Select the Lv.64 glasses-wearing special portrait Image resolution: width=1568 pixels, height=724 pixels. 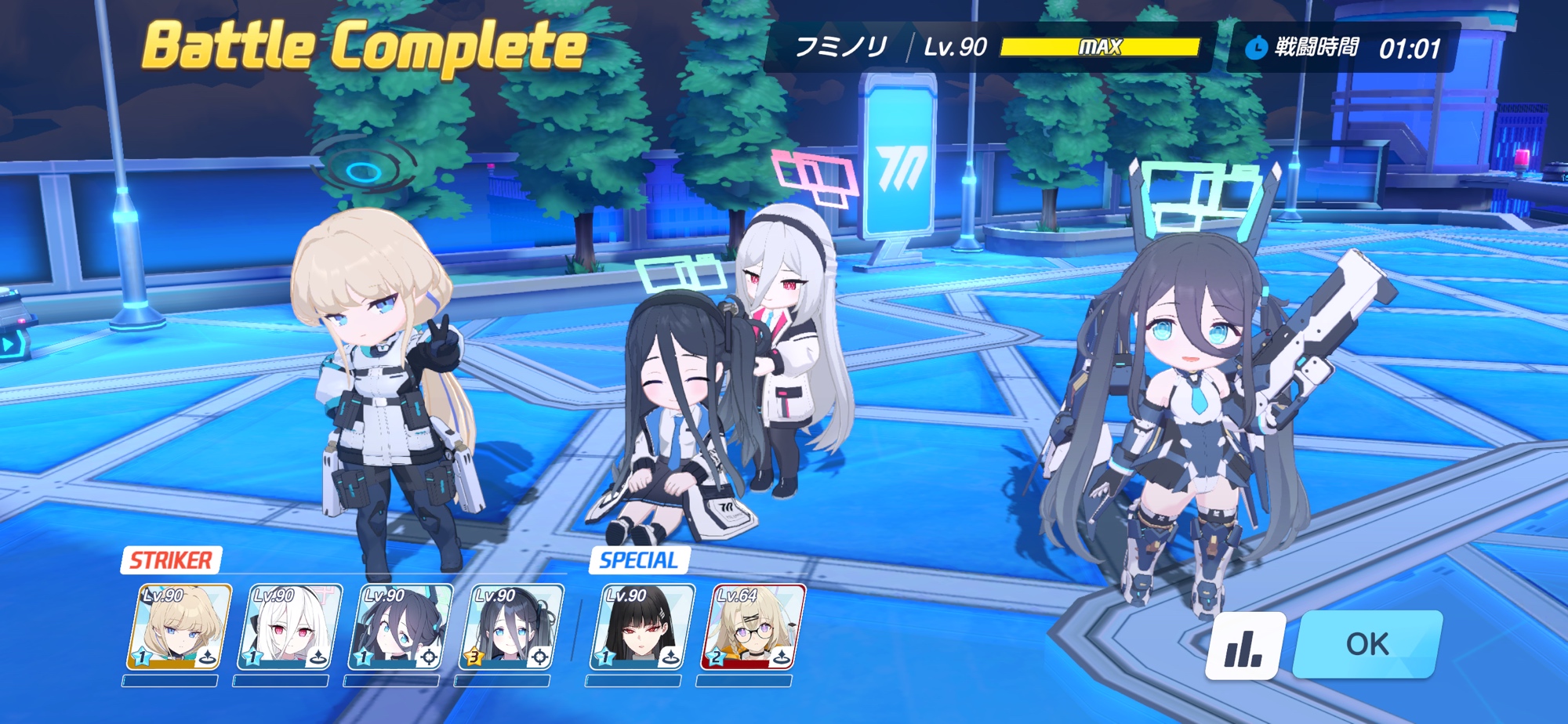click(753, 628)
